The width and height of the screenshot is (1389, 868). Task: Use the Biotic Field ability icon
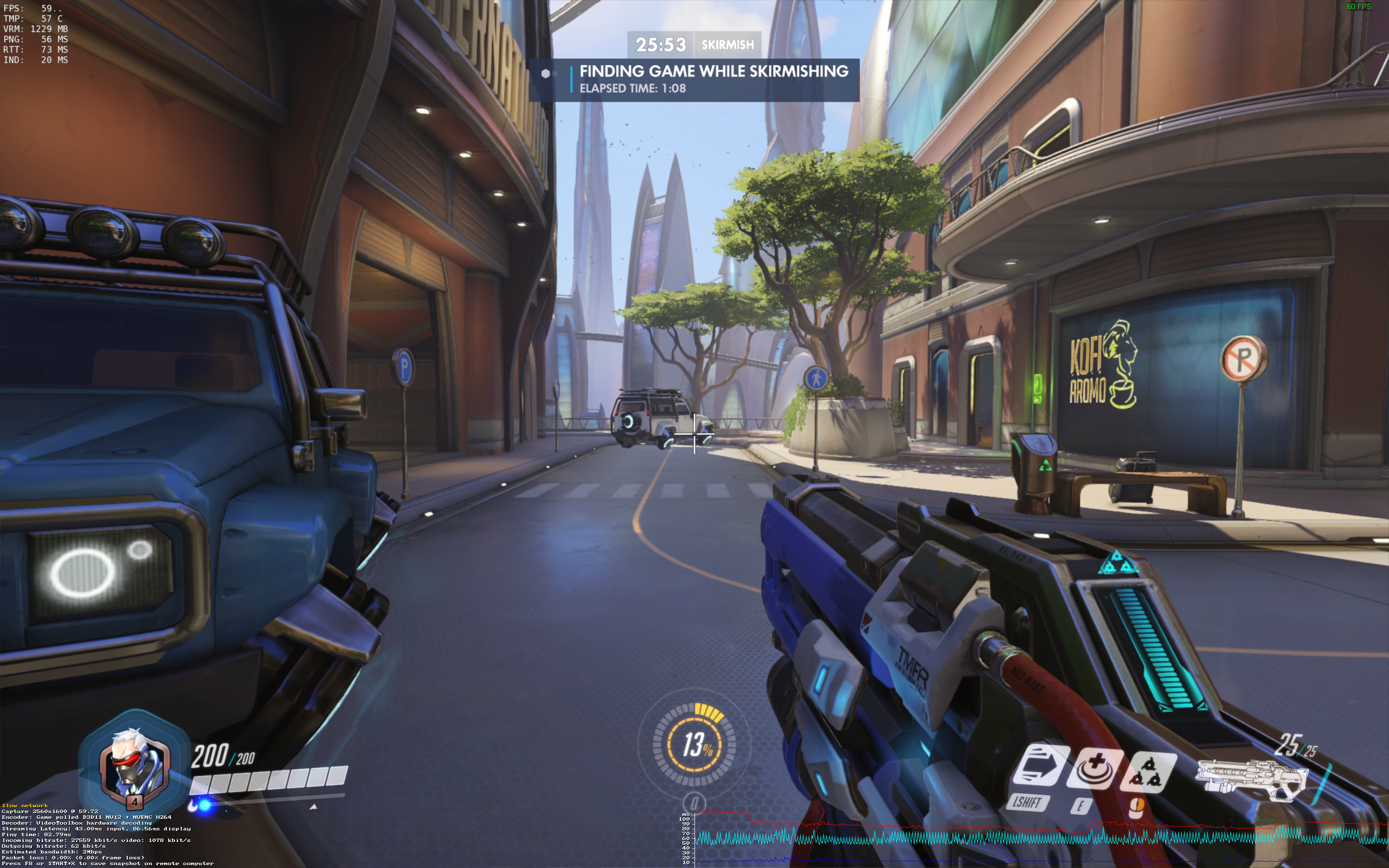[1094, 769]
